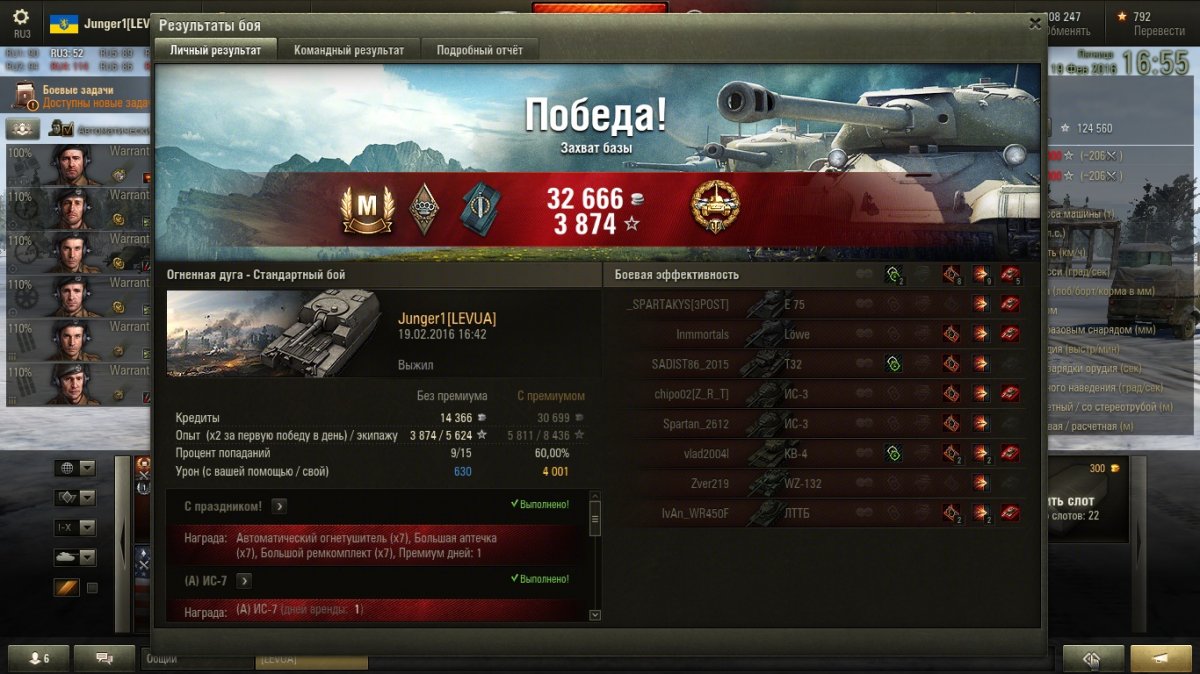Click the scroll down arrow in missions list
The height and width of the screenshot is (674, 1200).
[x=595, y=615]
